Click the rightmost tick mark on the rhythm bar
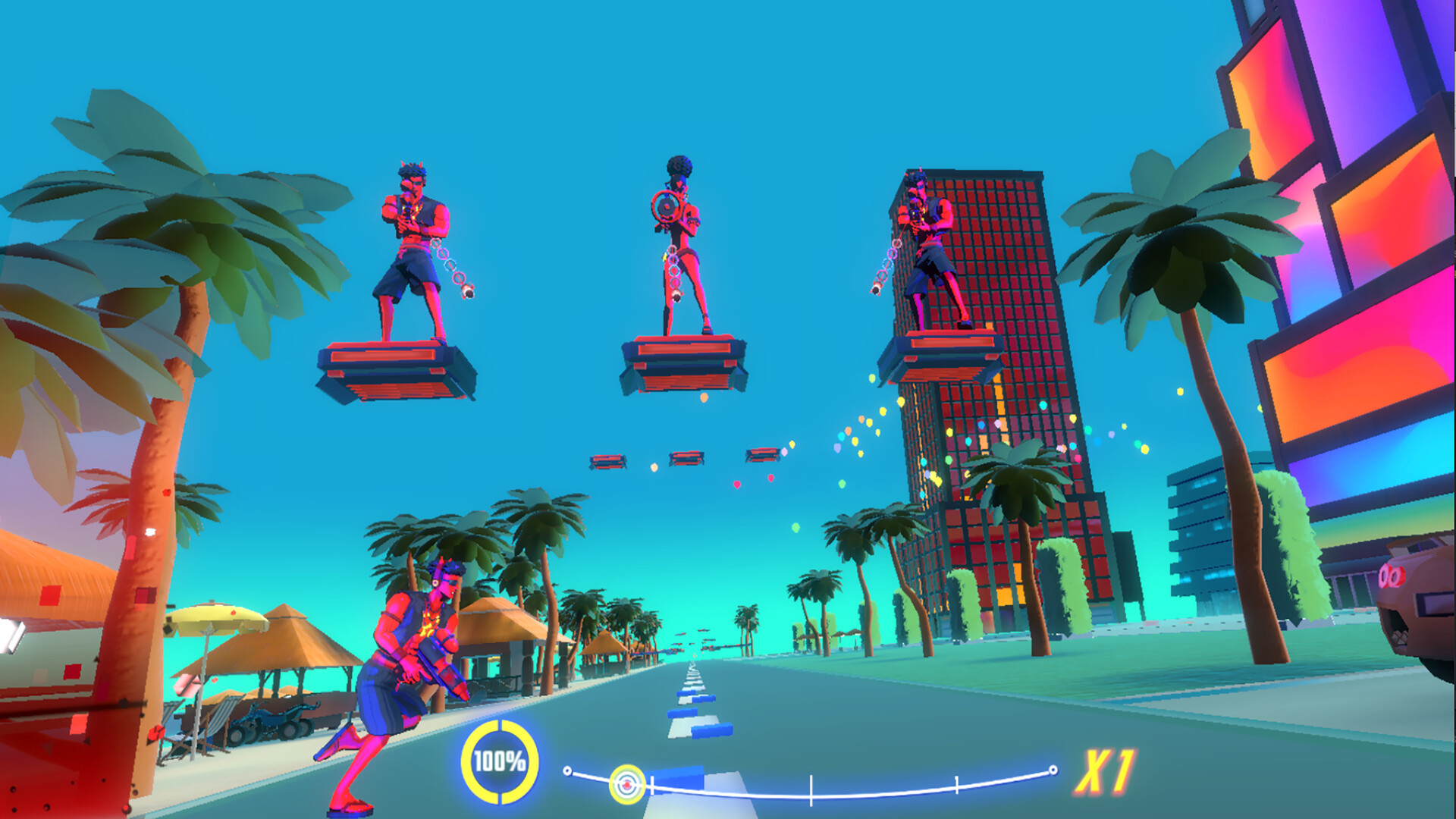The height and width of the screenshot is (819, 1456). coord(957,784)
